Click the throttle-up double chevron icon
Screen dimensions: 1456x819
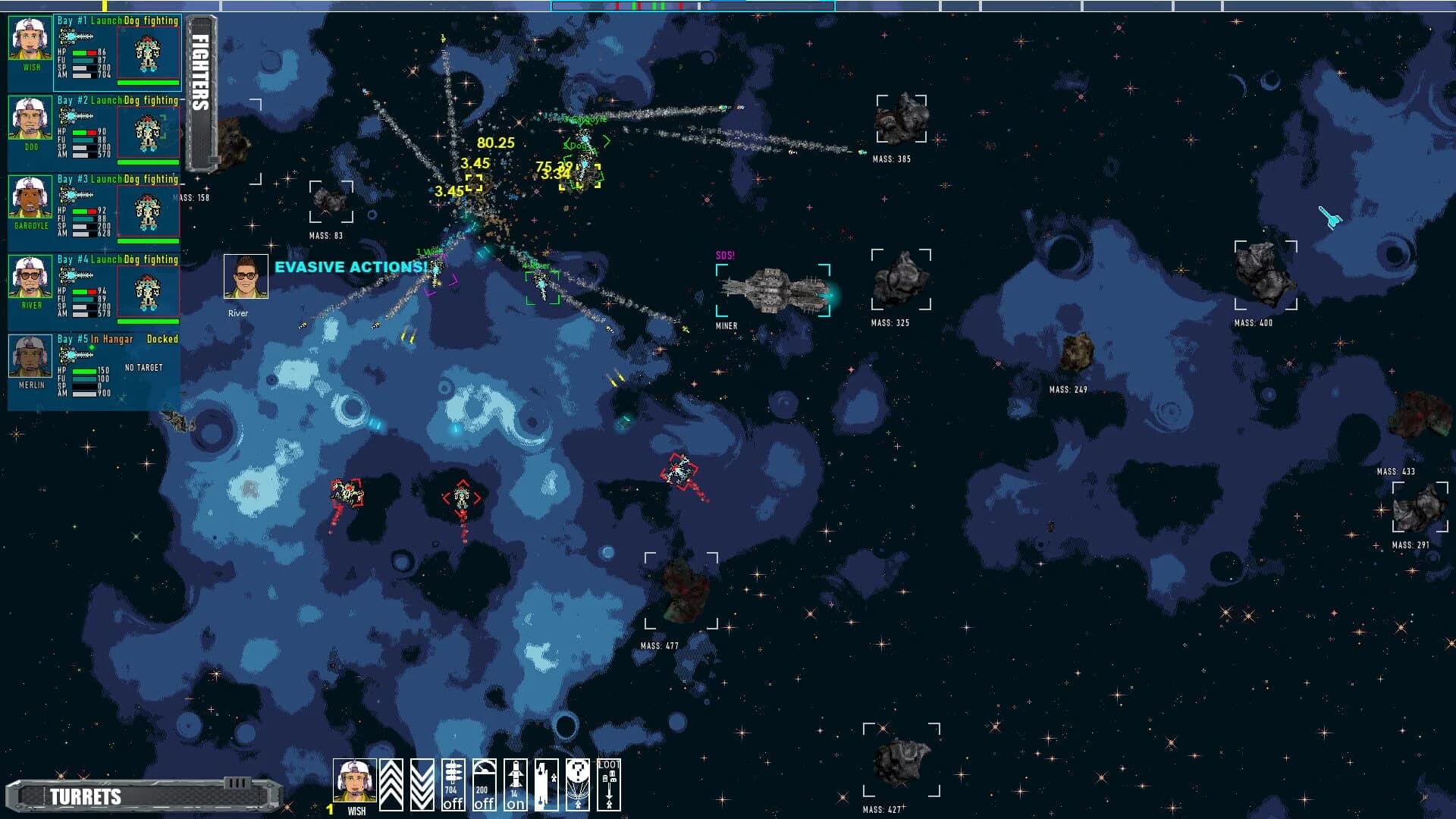[391, 785]
